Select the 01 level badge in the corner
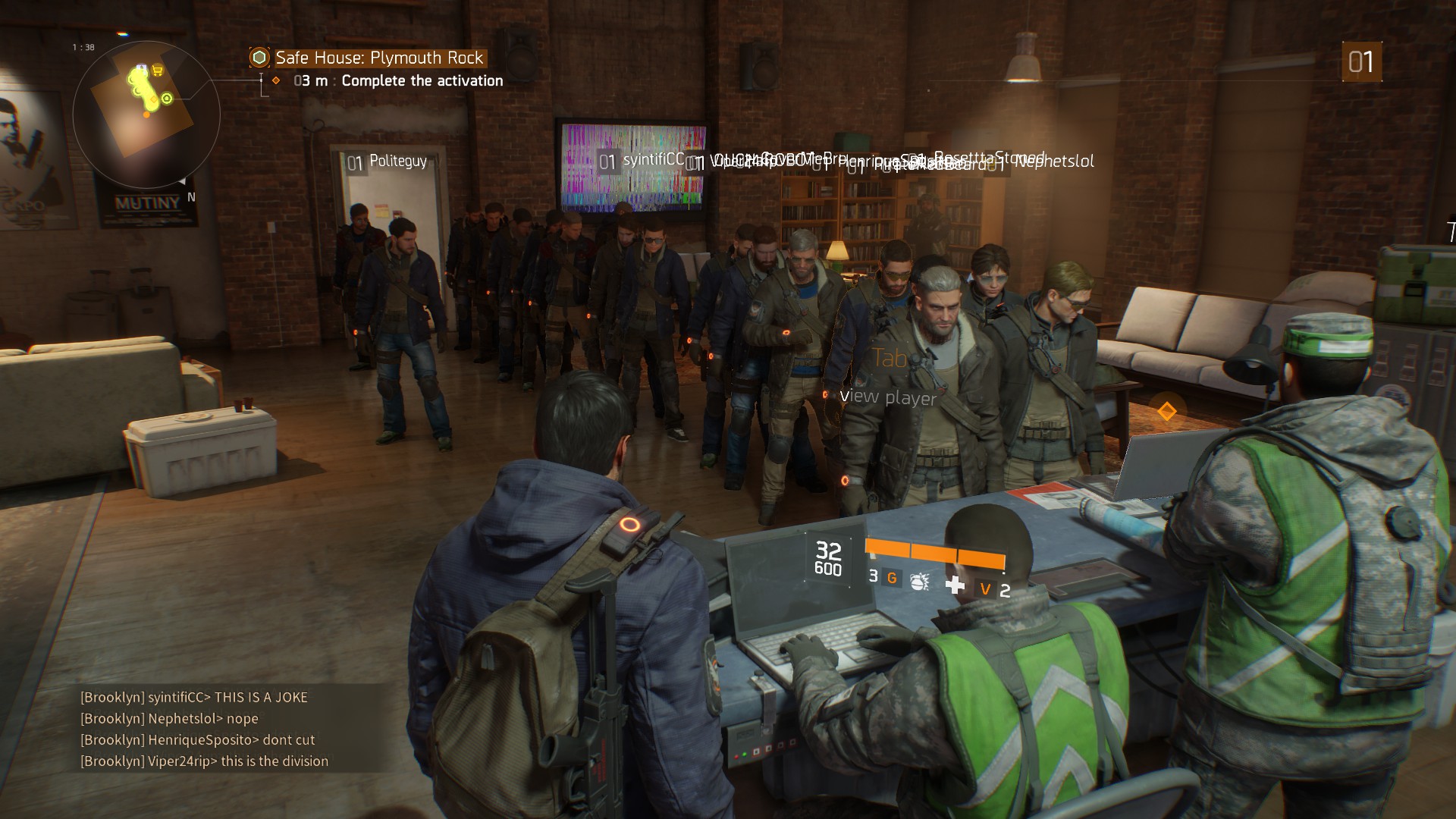 click(1361, 62)
